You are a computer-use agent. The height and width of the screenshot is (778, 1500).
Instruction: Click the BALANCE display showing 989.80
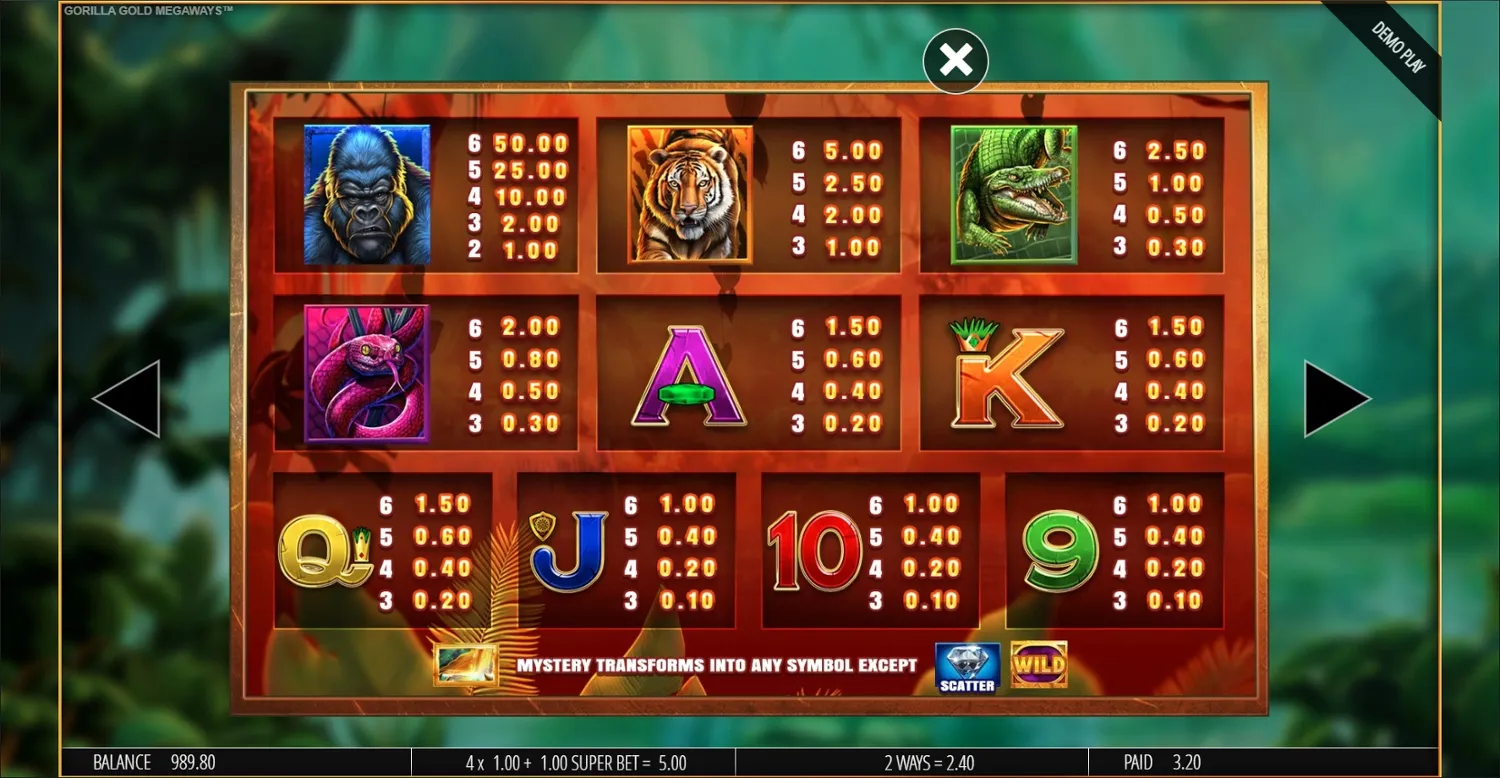tap(145, 762)
